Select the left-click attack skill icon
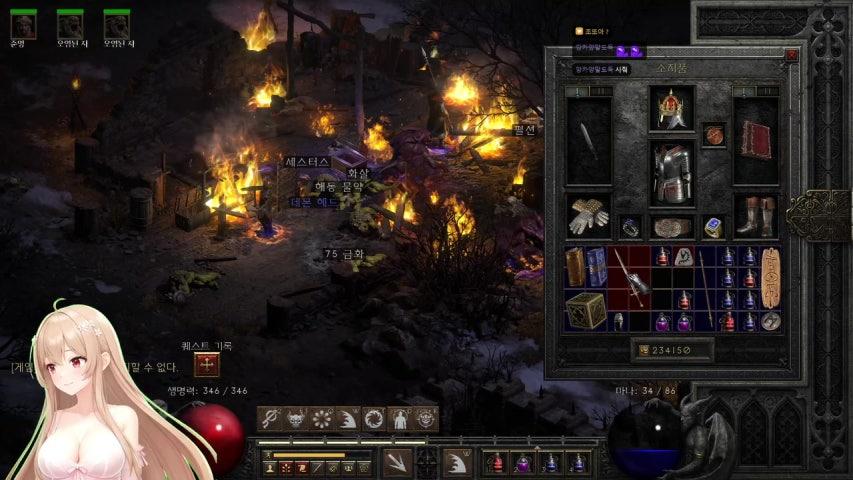The image size is (853, 480). pyautogui.click(x=398, y=462)
